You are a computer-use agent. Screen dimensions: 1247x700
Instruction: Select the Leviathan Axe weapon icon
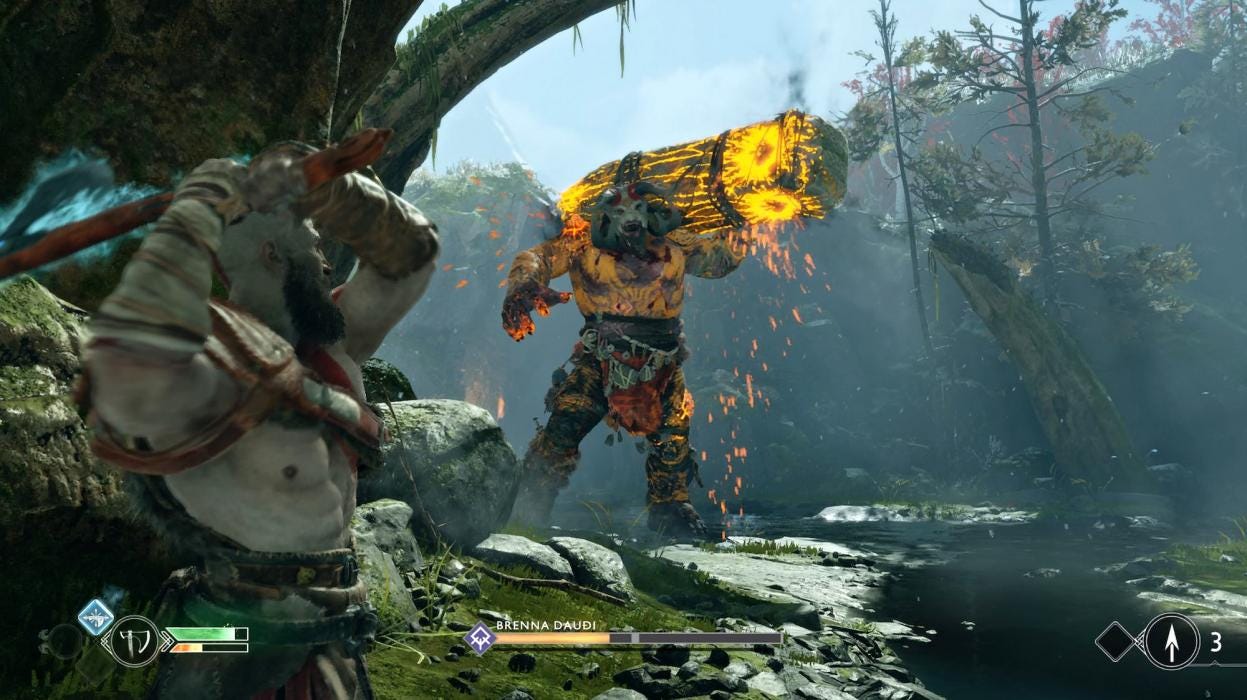(x=135, y=640)
